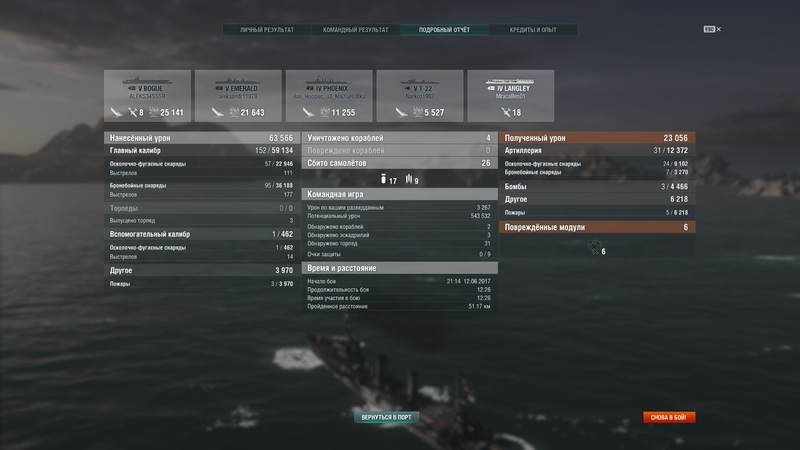This screenshot has width=800, height=450.
Task: Open the IV Phoenix ship card
Action: tap(329, 96)
